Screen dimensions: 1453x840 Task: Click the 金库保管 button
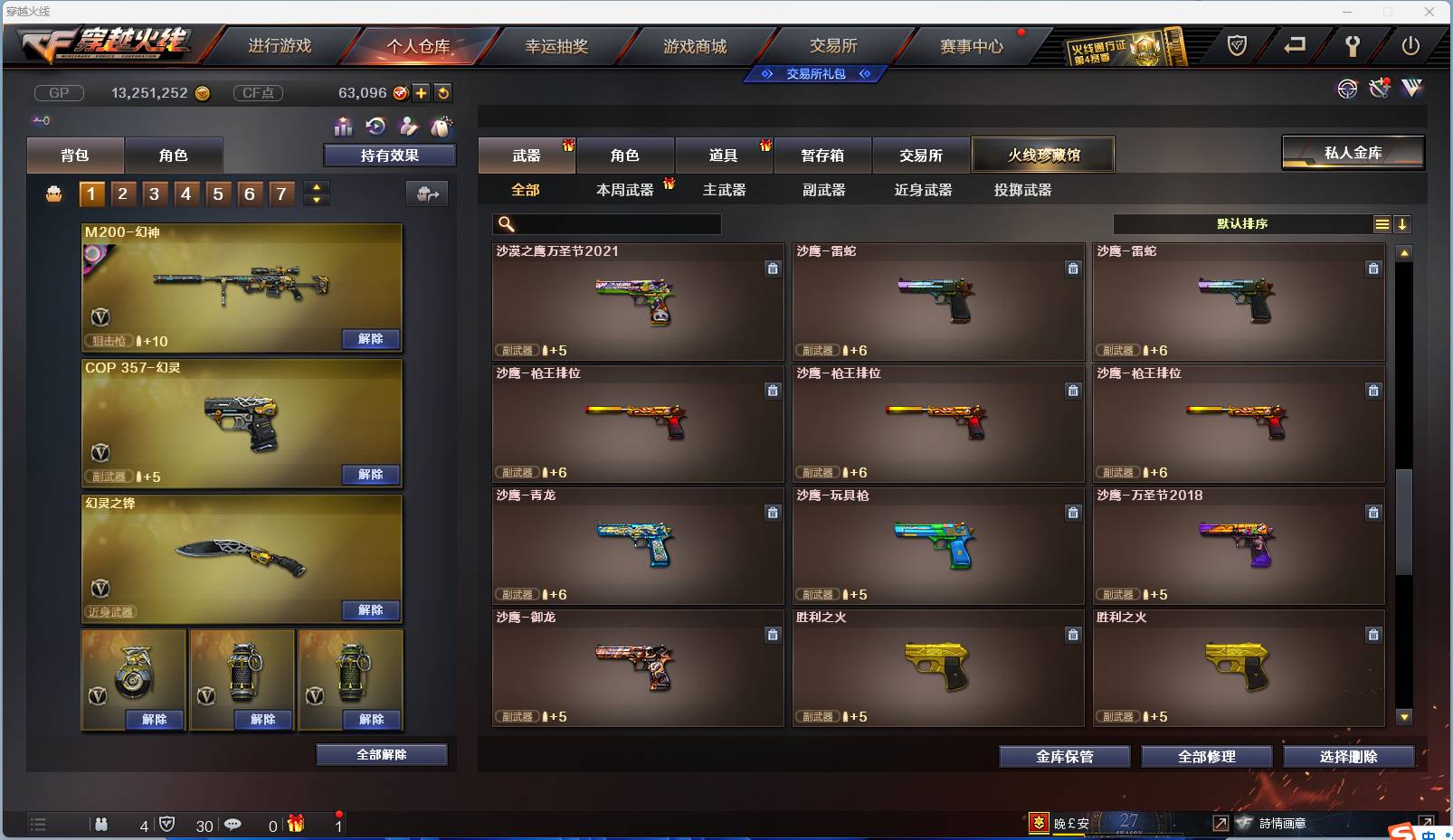pos(1065,757)
